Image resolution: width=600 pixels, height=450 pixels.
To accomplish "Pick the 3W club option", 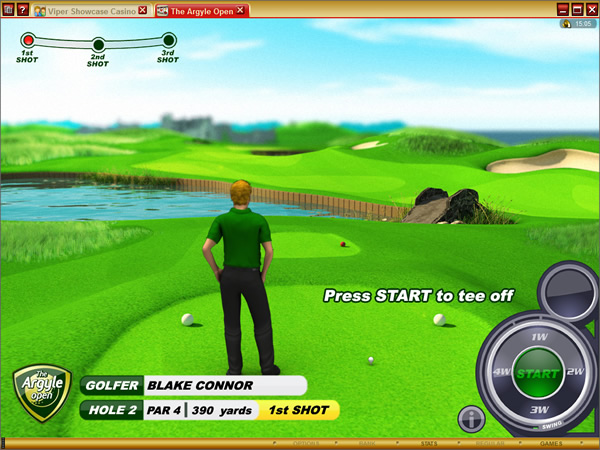I will pos(538,408).
